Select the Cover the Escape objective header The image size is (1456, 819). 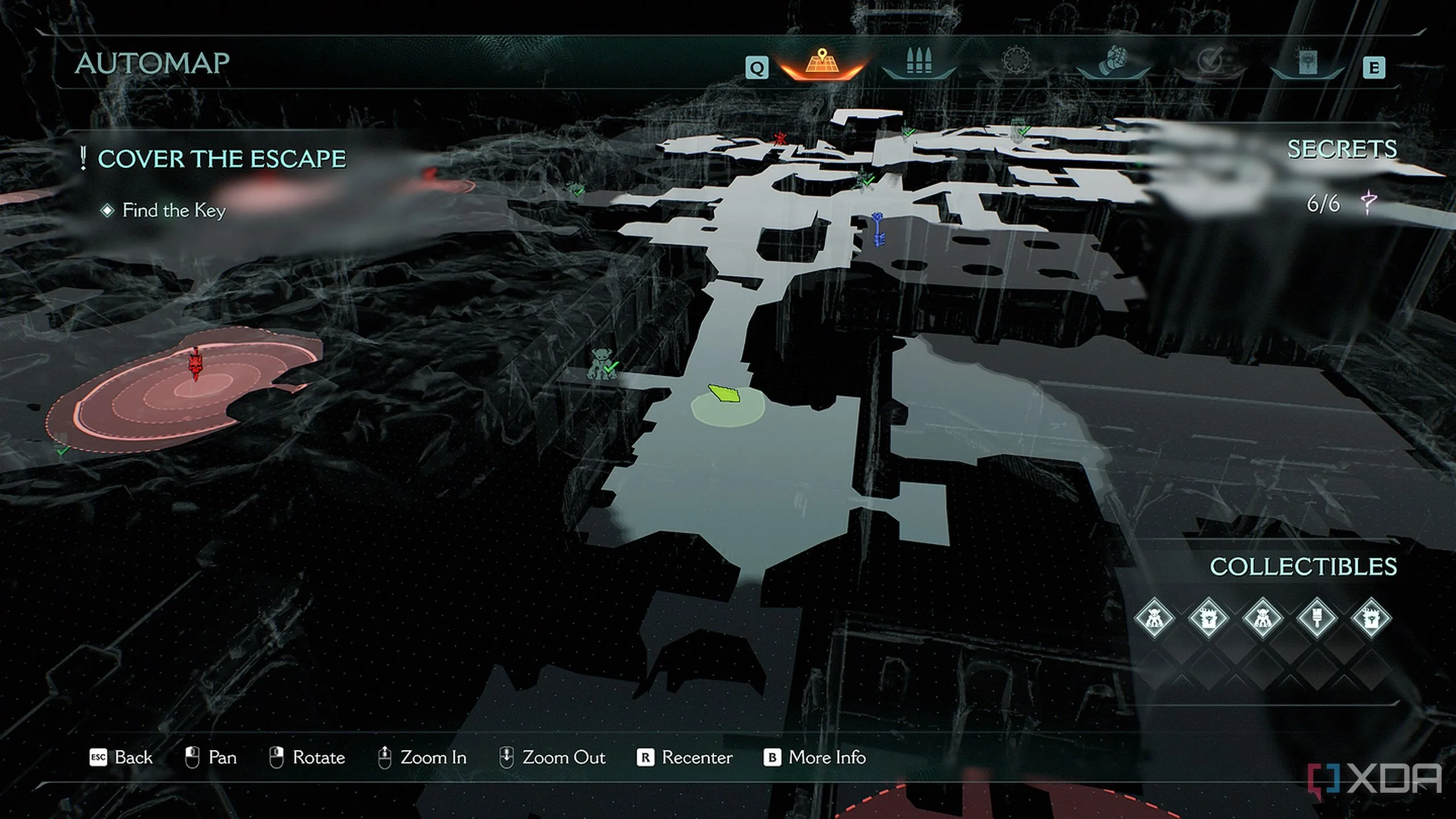click(221, 159)
